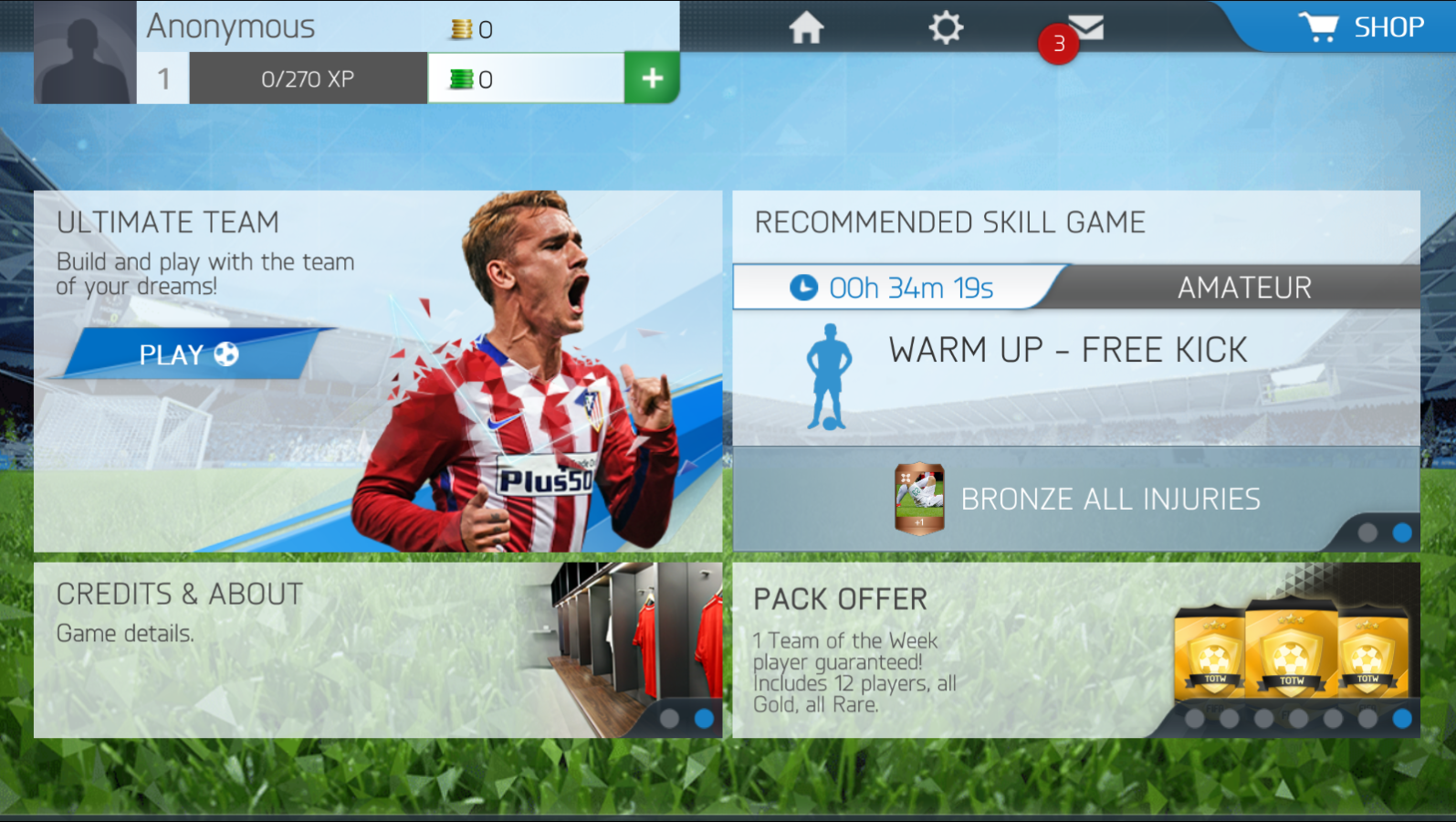
Task: Open the notification badge showing 3 messages
Action: click(1057, 43)
